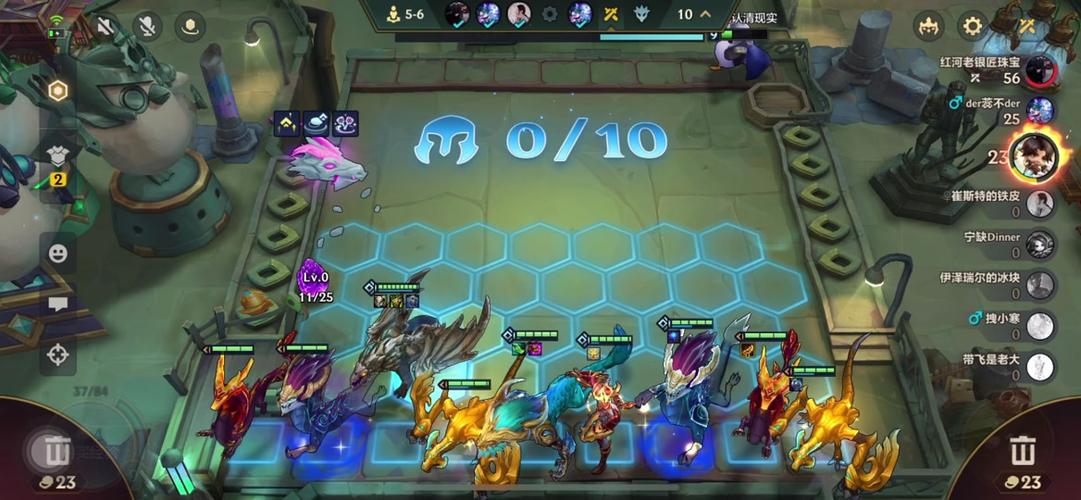Select player 伊泽瑞尔的冰块 in the scoreboard
1081x500 pixels.
(x=1040, y=285)
